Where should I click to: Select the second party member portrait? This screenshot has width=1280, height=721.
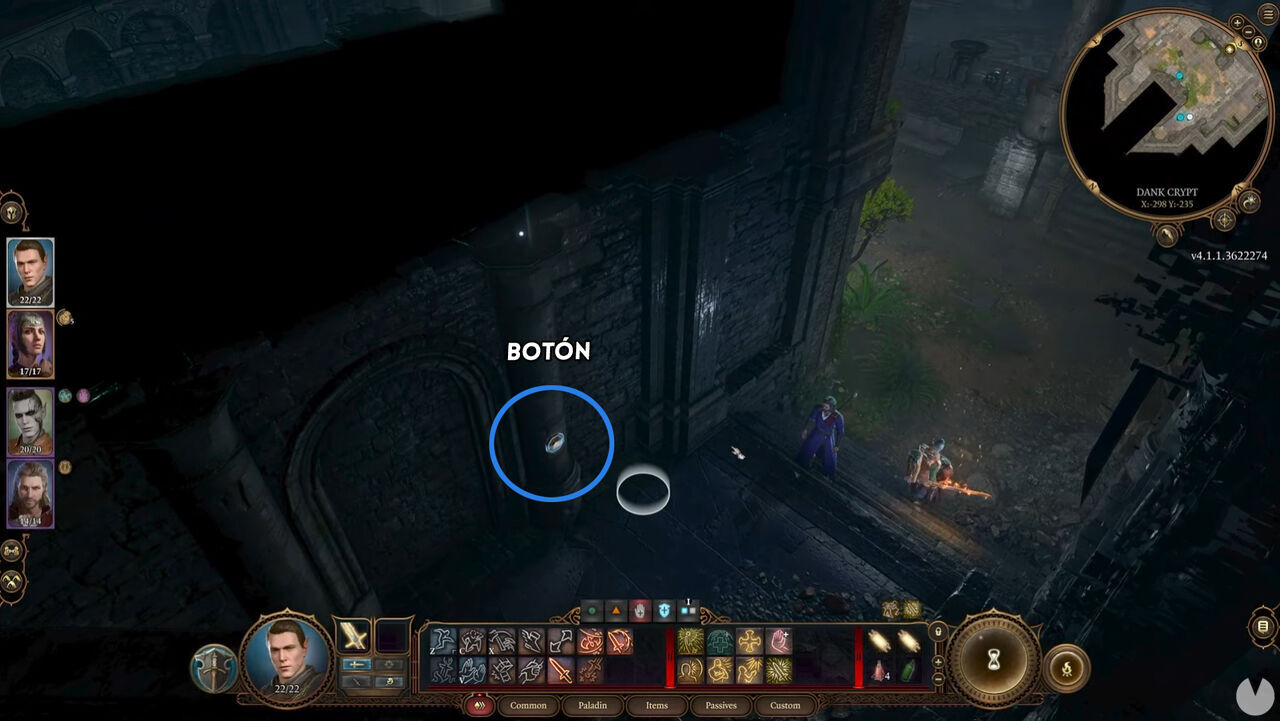(x=27, y=343)
